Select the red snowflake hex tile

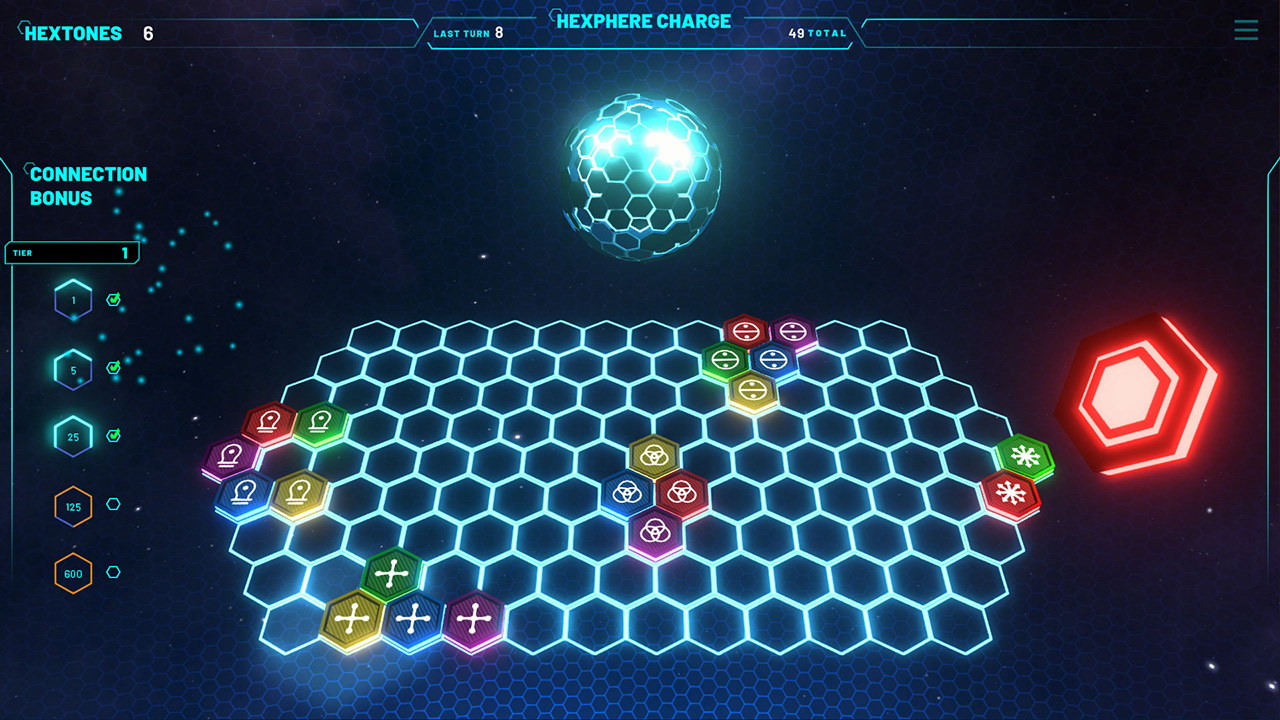[x=1013, y=492]
